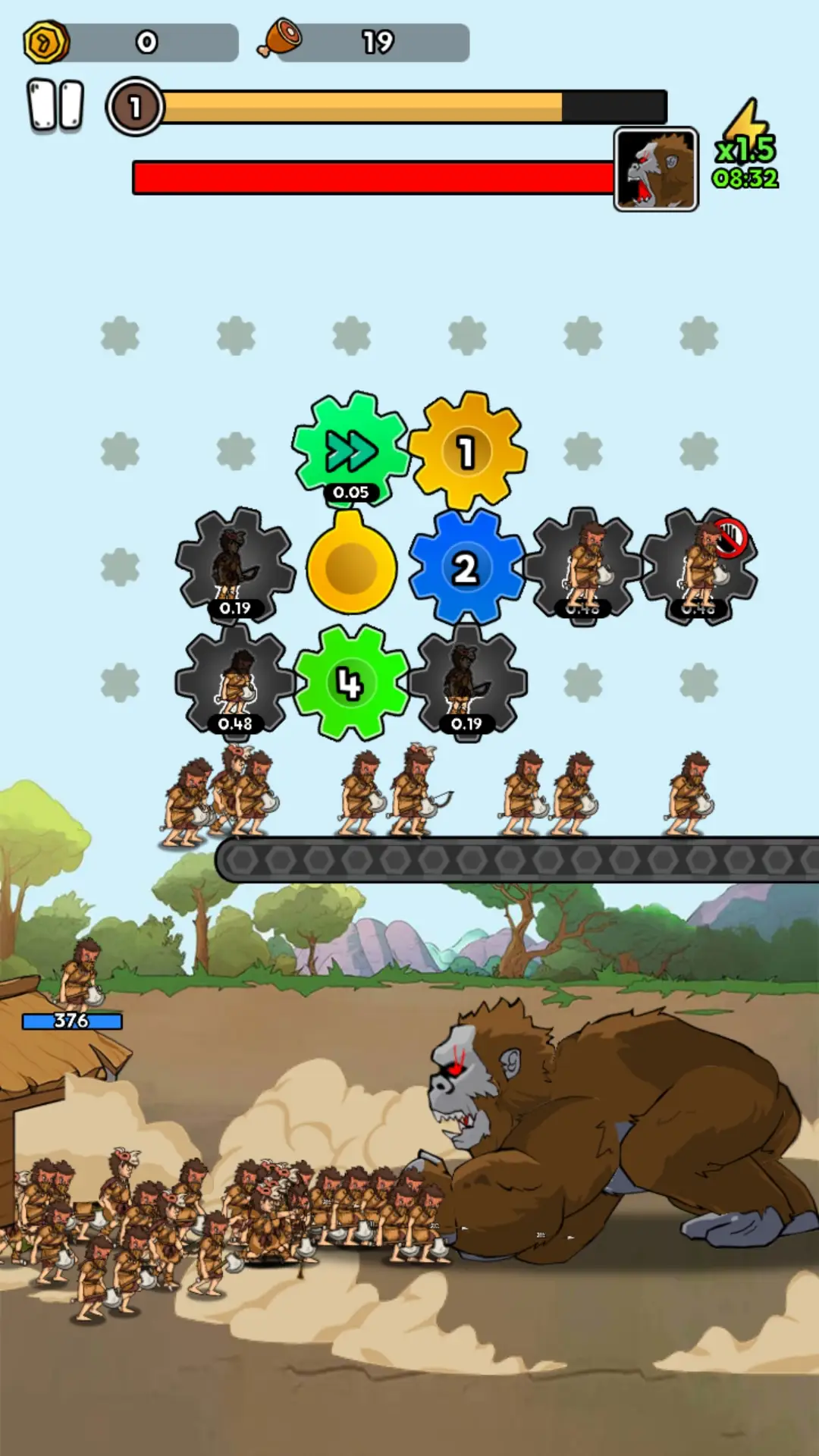Screen dimensions: 819x1456
Task: Select the green fast-forward gear
Action: coord(350,450)
